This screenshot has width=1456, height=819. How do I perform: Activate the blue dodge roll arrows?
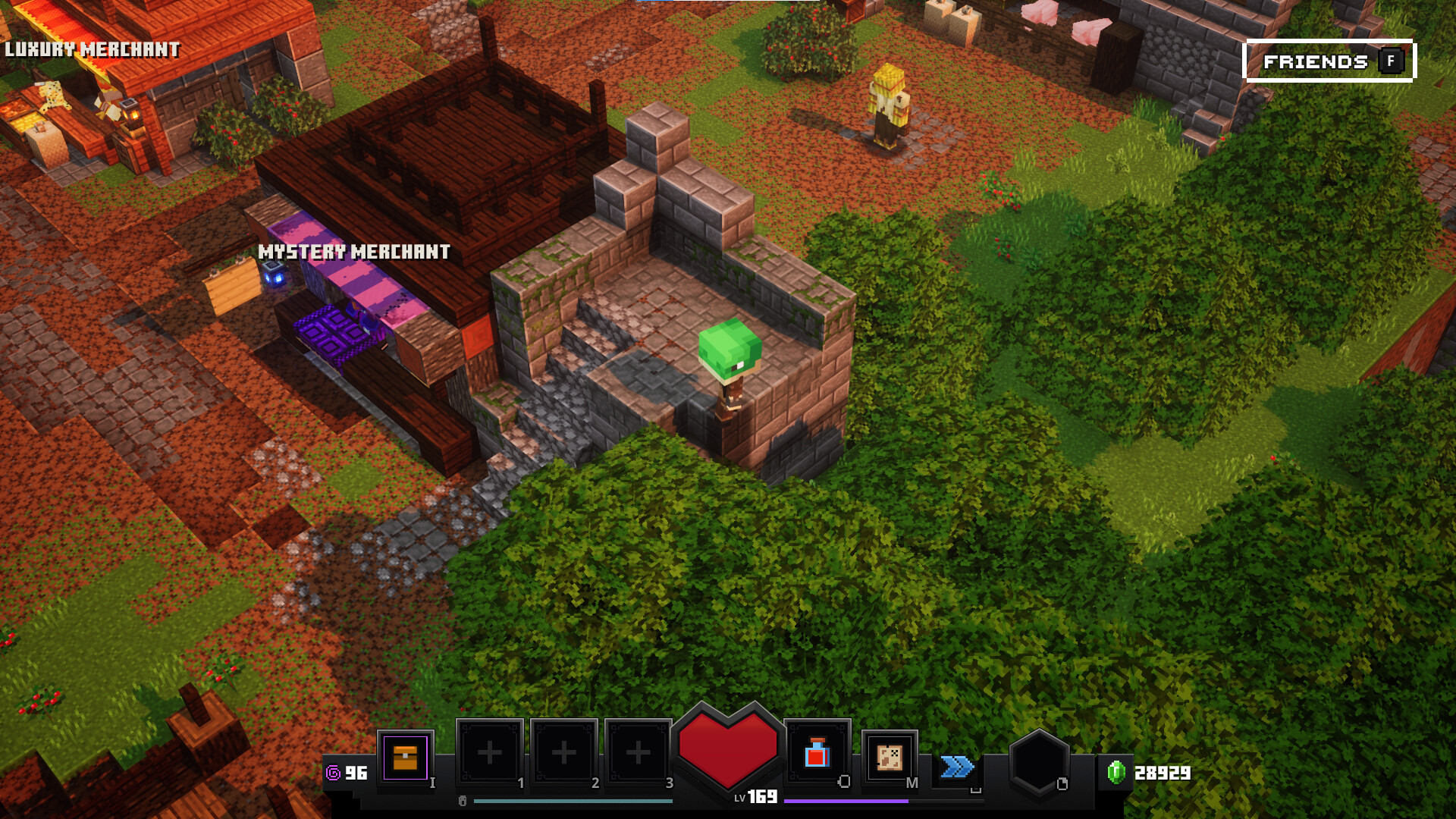[x=957, y=767]
